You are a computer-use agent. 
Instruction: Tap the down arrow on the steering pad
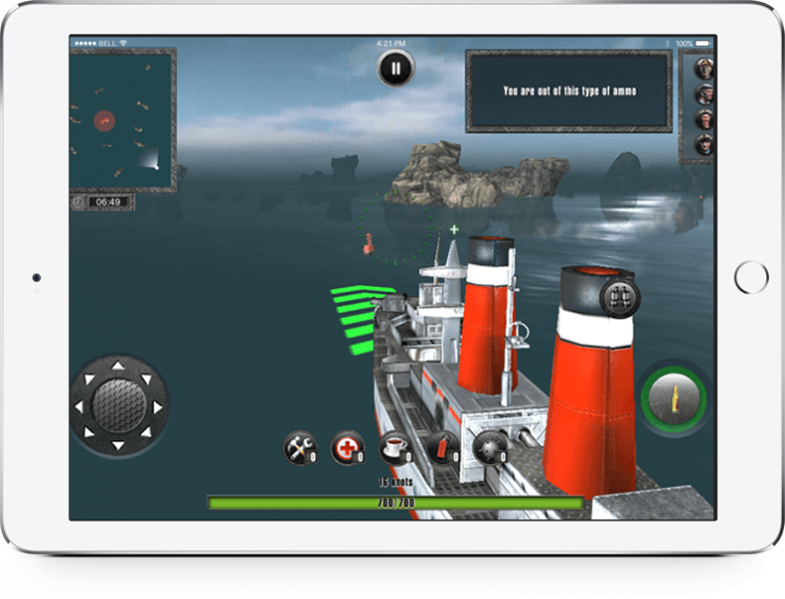coord(118,443)
